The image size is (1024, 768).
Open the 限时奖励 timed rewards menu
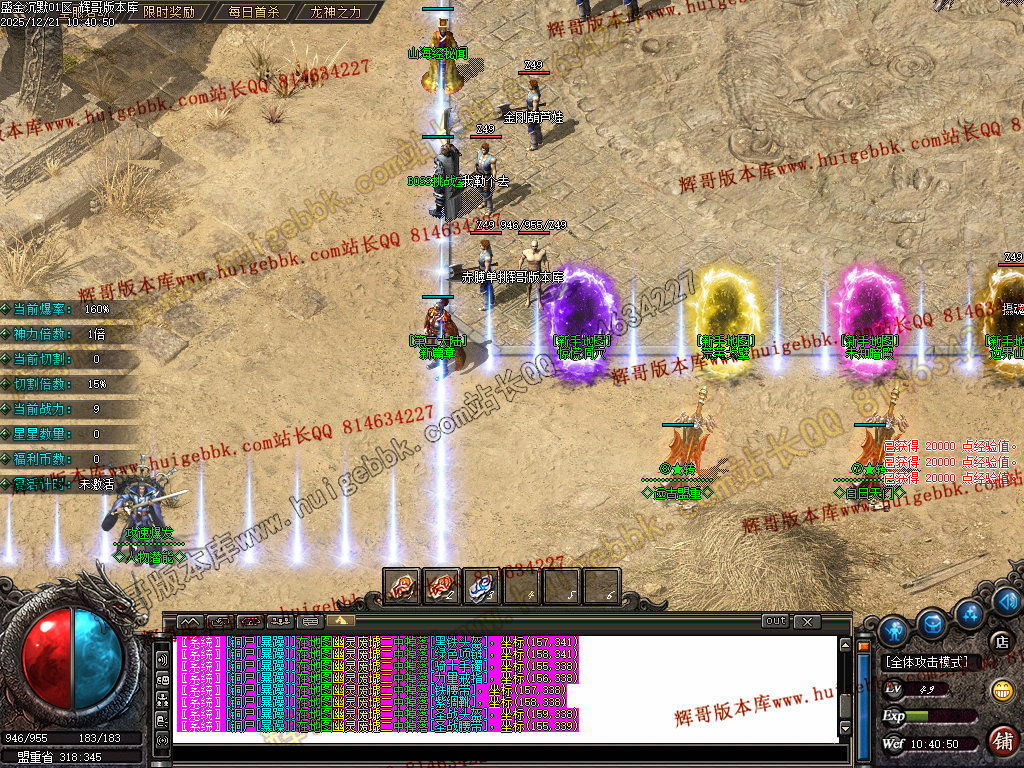(169, 13)
